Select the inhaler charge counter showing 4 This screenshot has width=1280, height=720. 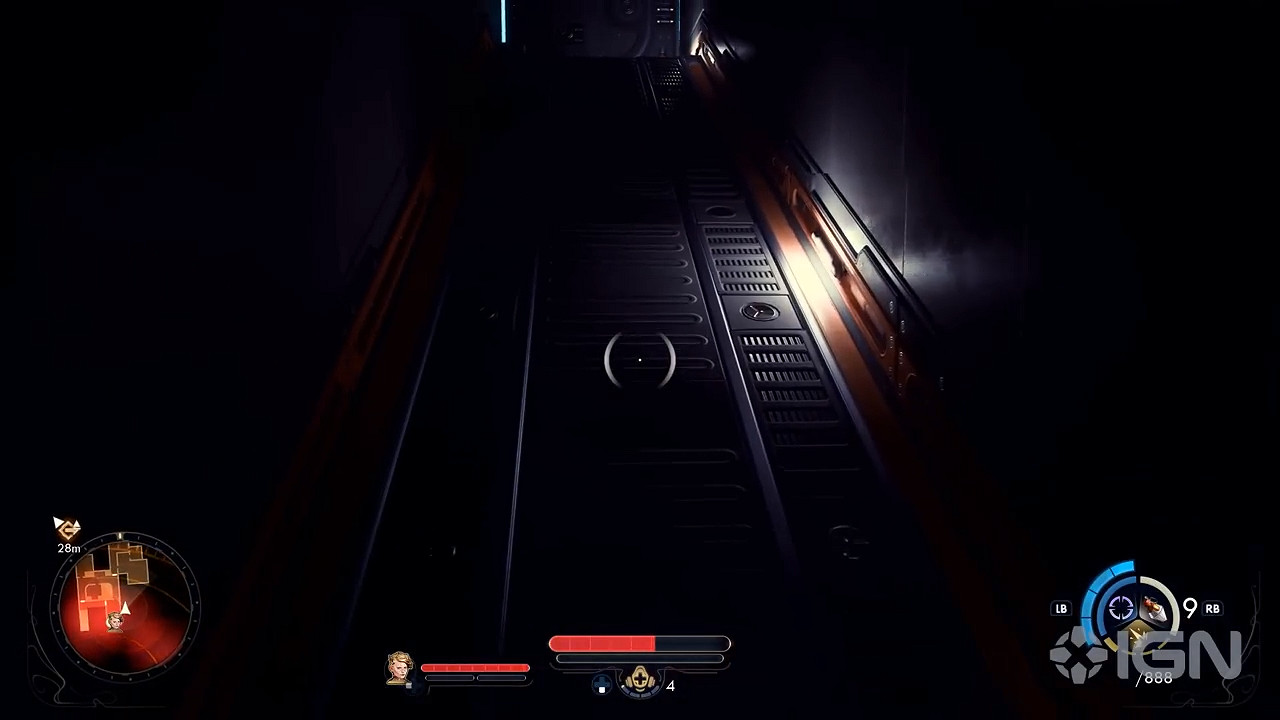[x=671, y=685]
